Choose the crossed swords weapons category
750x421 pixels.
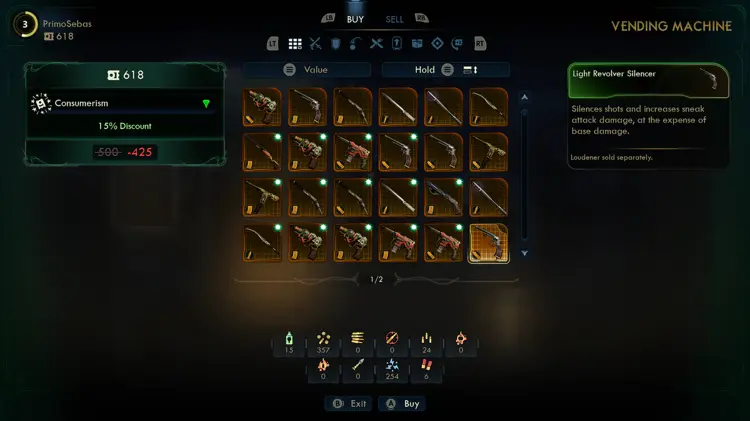315,44
